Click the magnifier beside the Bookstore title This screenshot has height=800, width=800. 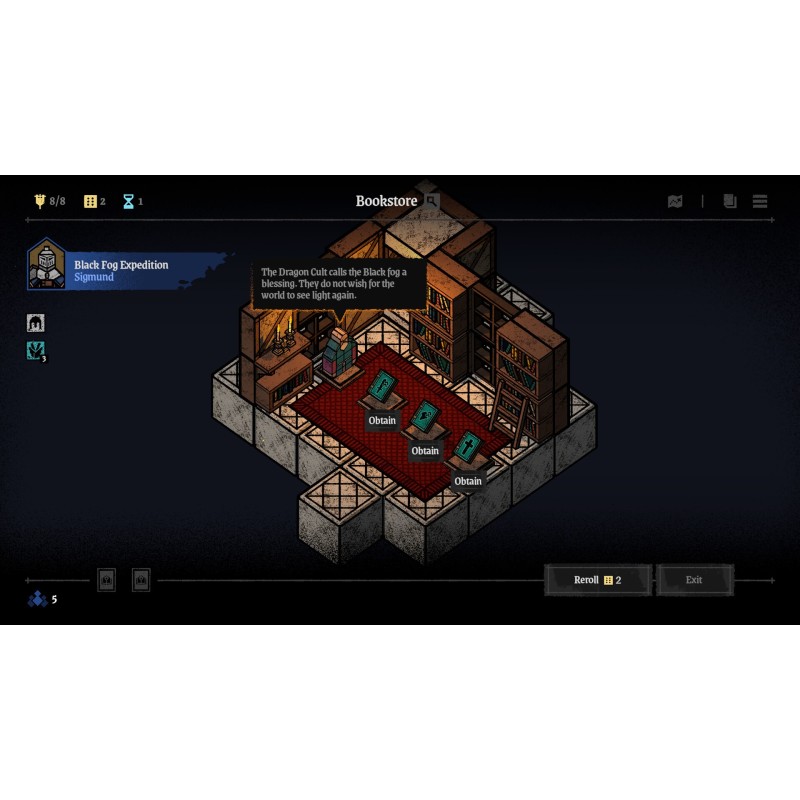point(432,201)
